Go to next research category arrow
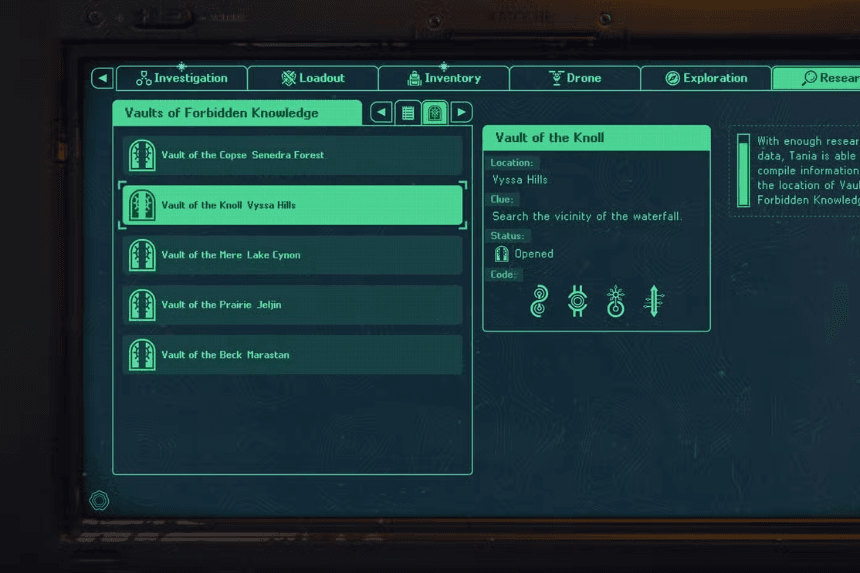Image resolution: width=860 pixels, height=573 pixels. pyautogui.click(x=461, y=113)
